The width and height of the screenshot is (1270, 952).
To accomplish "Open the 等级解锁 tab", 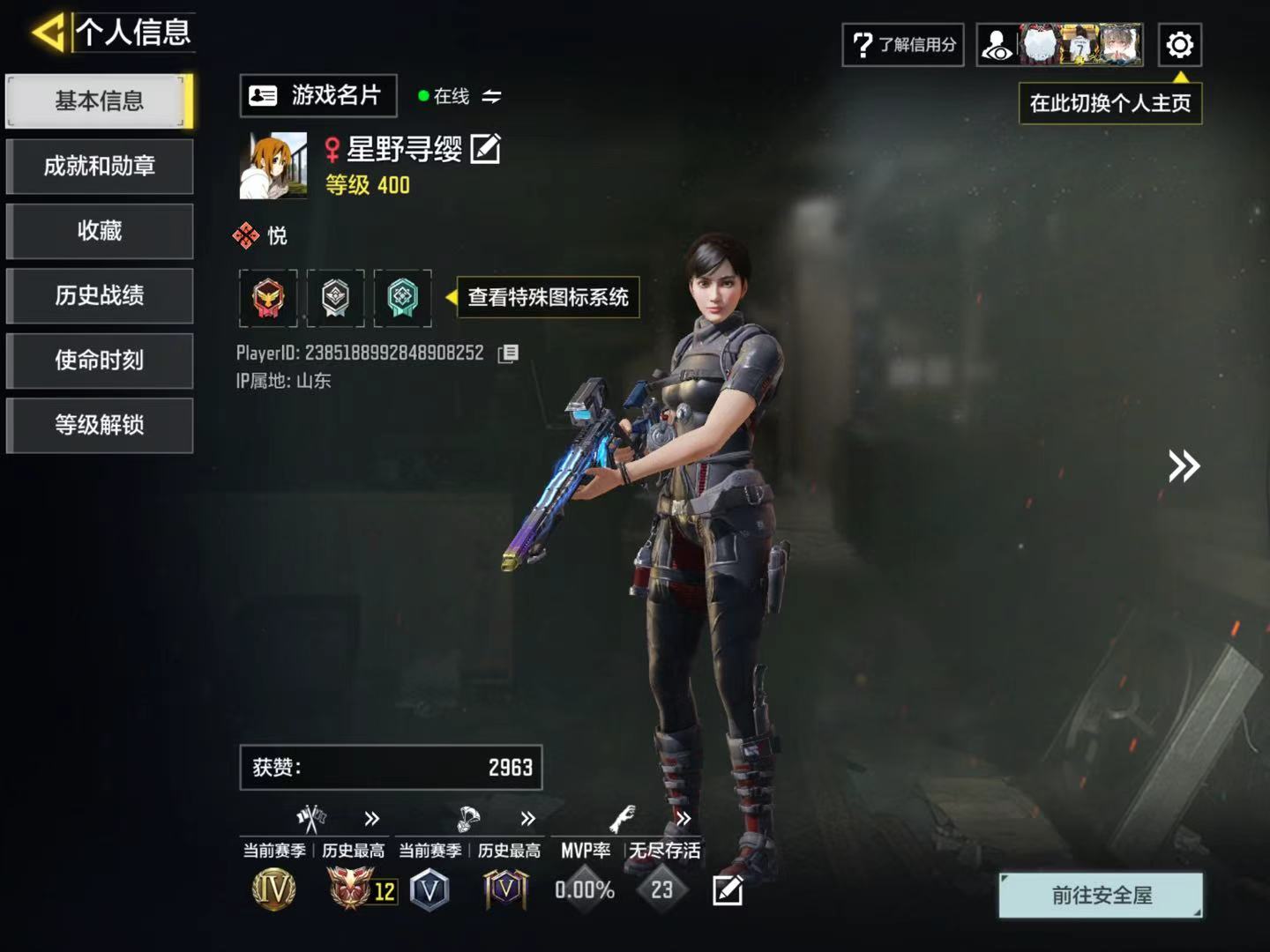I will tap(100, 426).
